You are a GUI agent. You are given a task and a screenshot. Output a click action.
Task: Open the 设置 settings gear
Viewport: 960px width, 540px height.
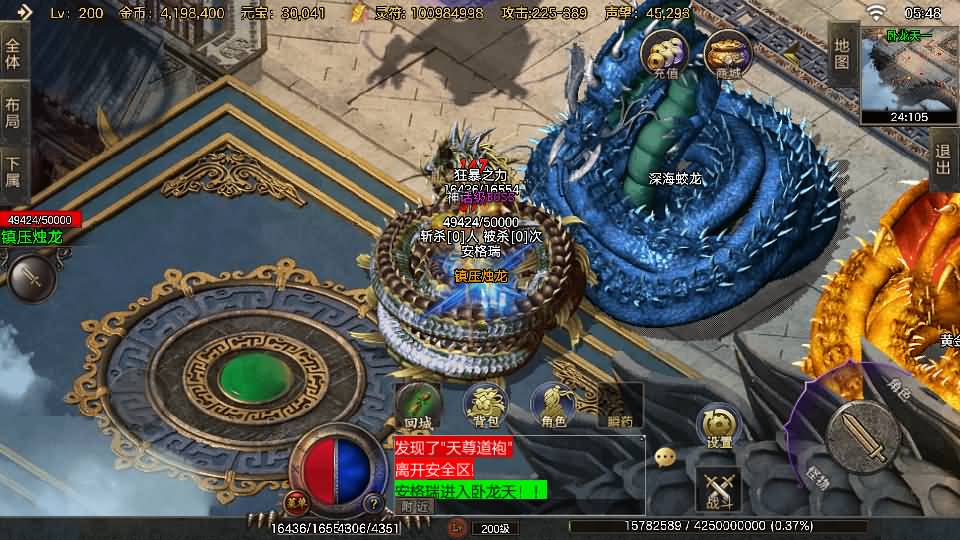click(x=719, y=427)
